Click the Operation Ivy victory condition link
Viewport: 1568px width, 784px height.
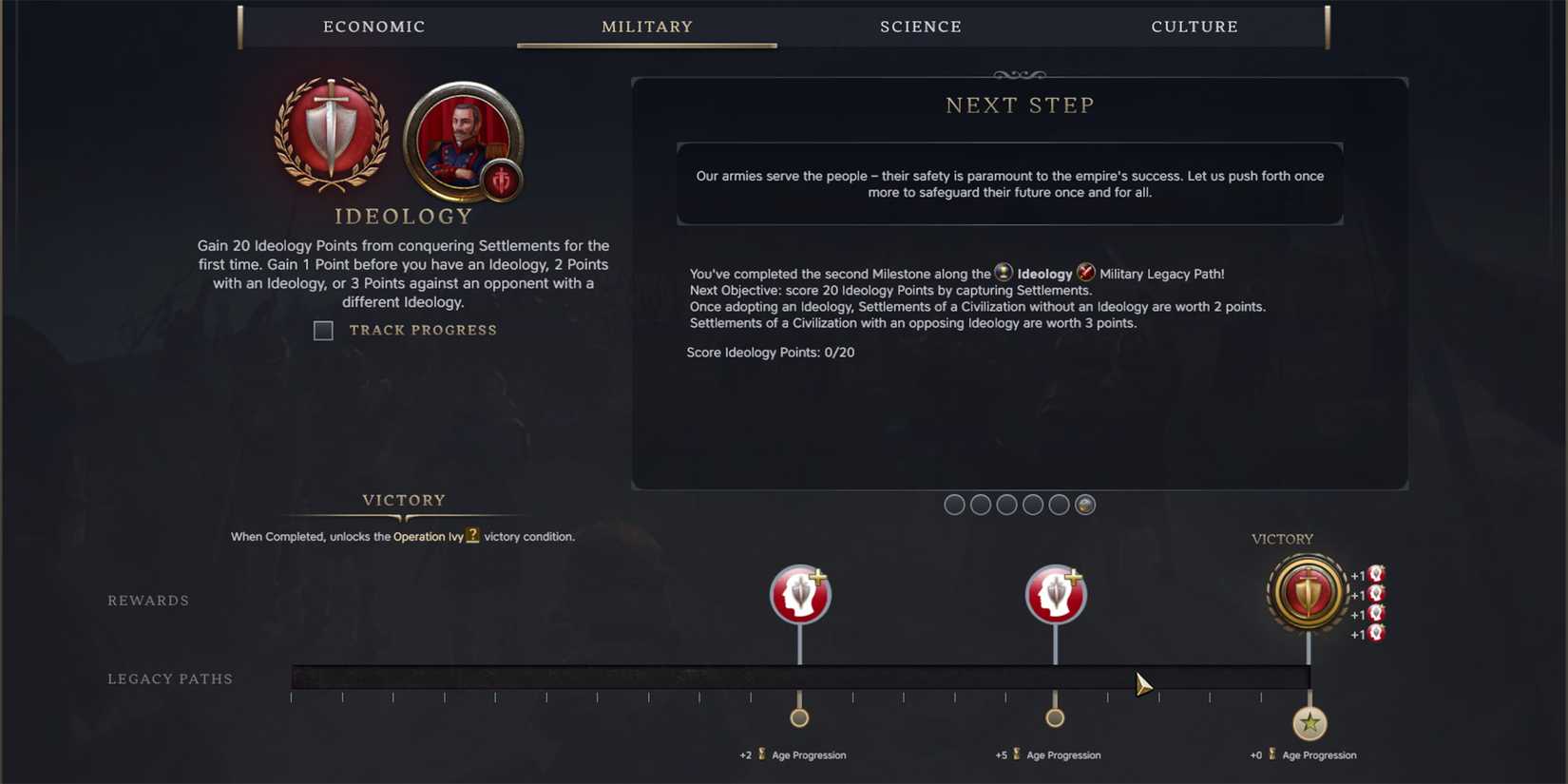pyautogui.click(x=427, y=536)
